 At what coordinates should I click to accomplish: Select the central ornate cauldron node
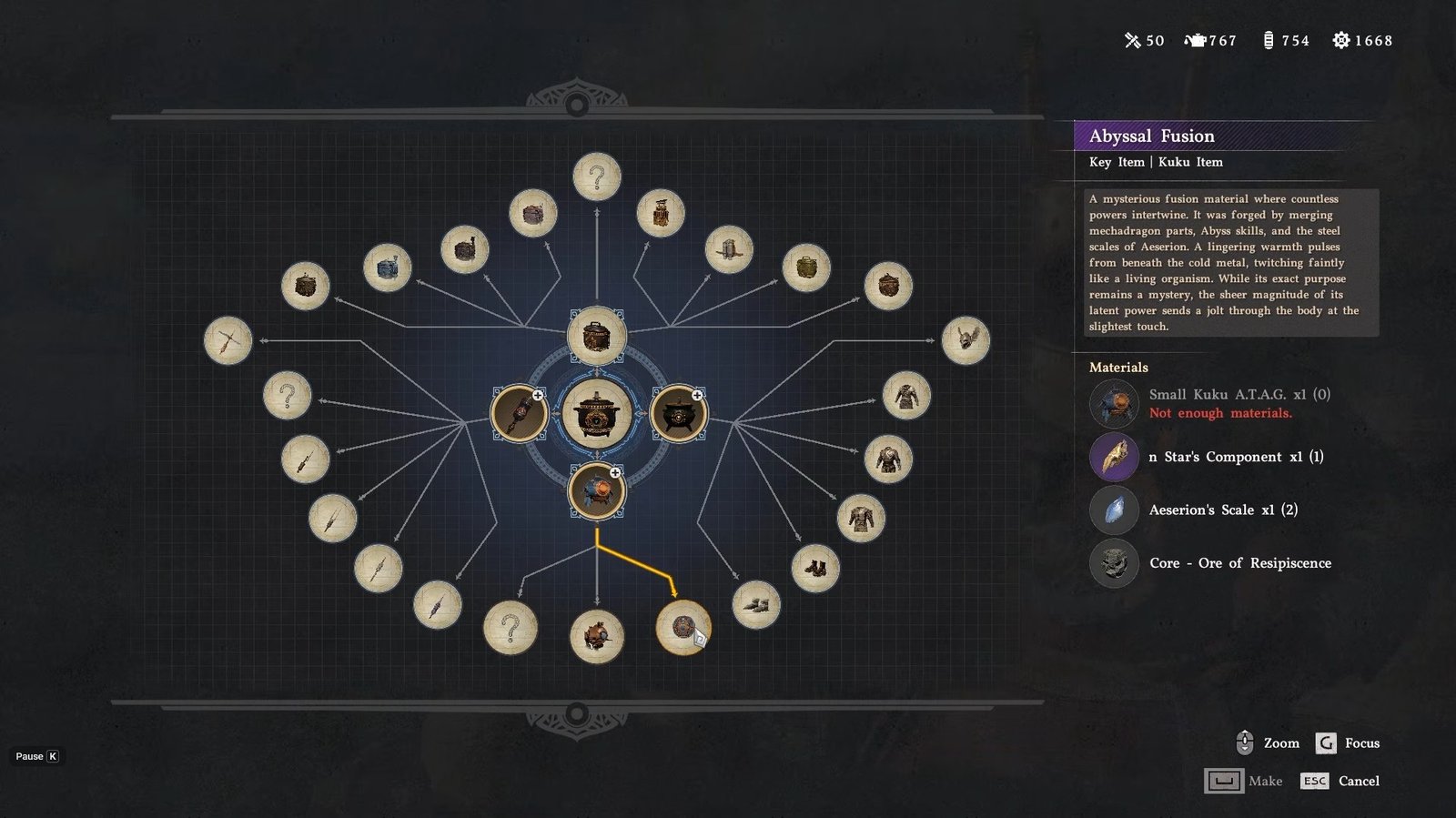point(596,413)
